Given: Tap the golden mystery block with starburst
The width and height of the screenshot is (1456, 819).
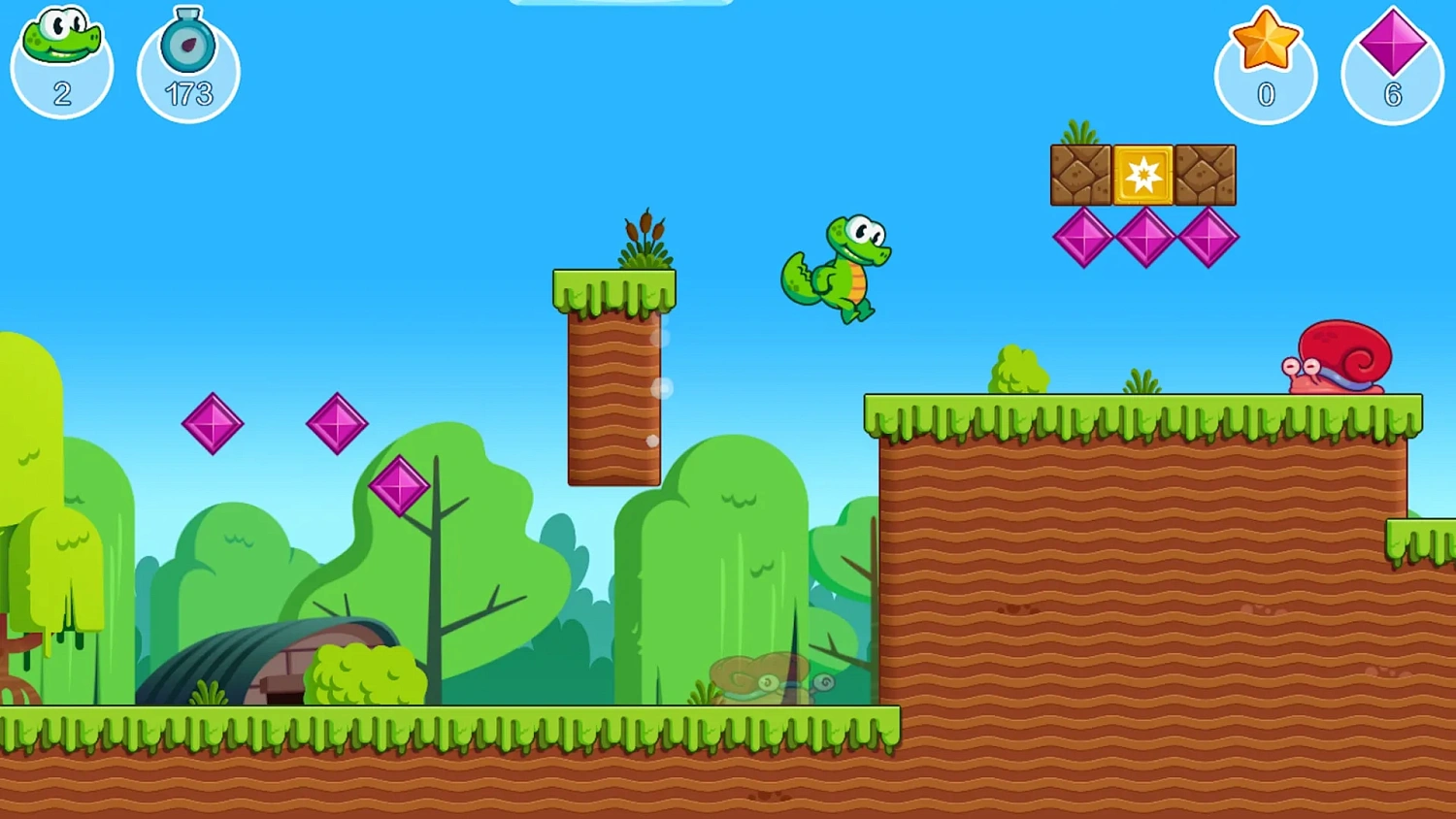Looking at the screenshot, I should click(x=1142, y=176).
